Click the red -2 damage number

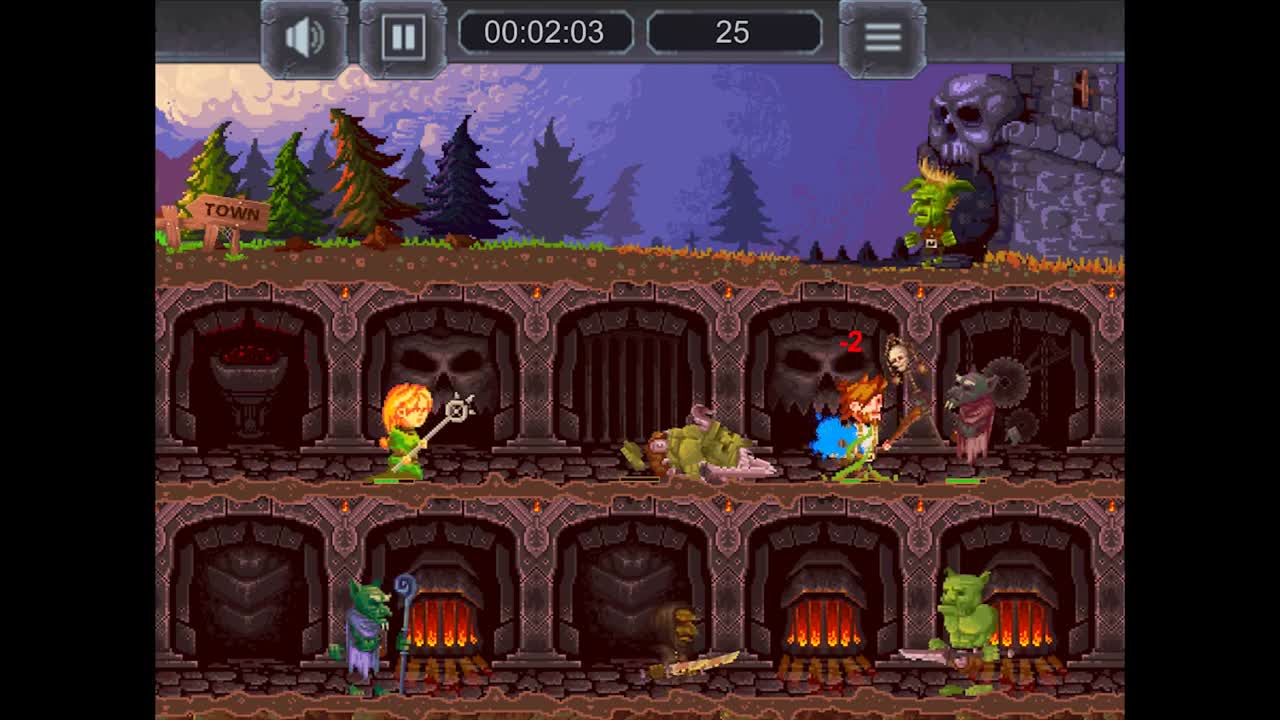pos(851,341)
